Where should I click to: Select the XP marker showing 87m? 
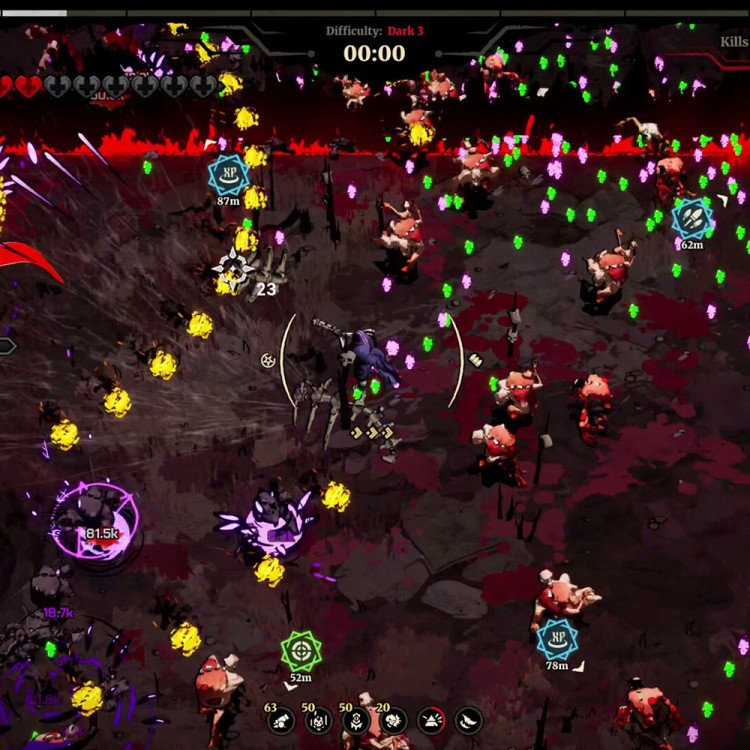[228, 174]
